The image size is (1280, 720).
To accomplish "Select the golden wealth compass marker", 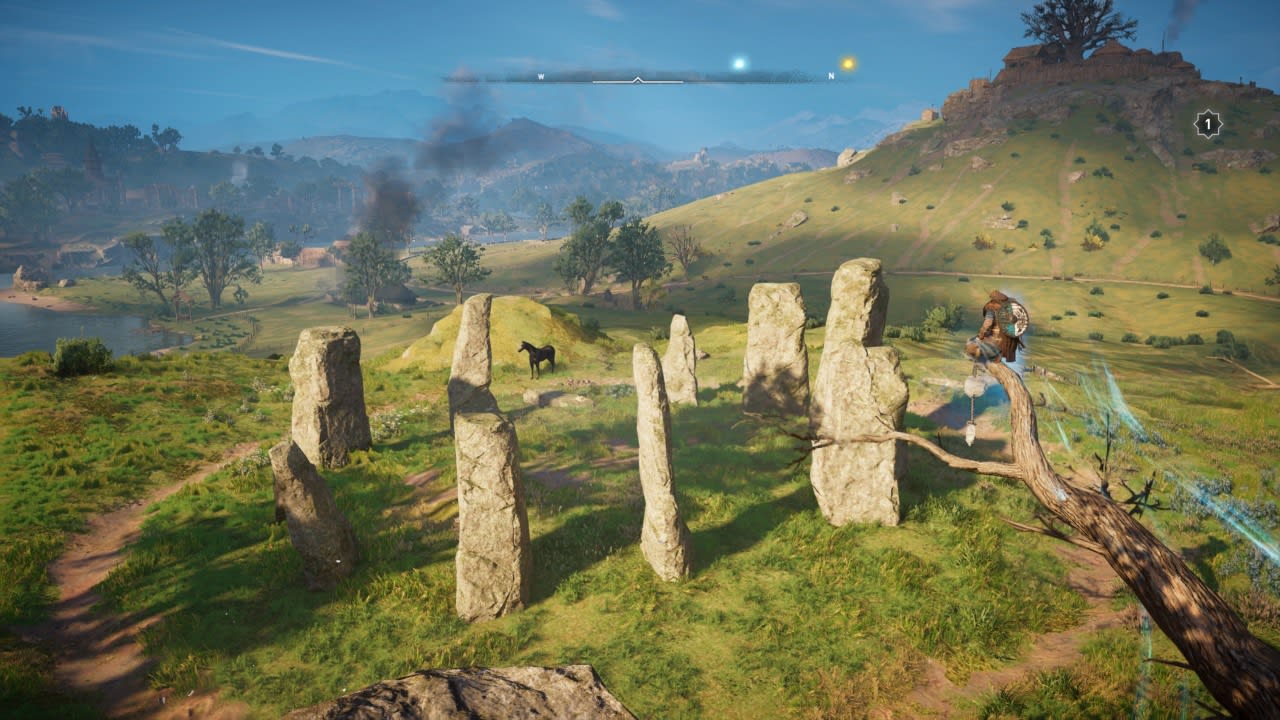I will point(848,64).
